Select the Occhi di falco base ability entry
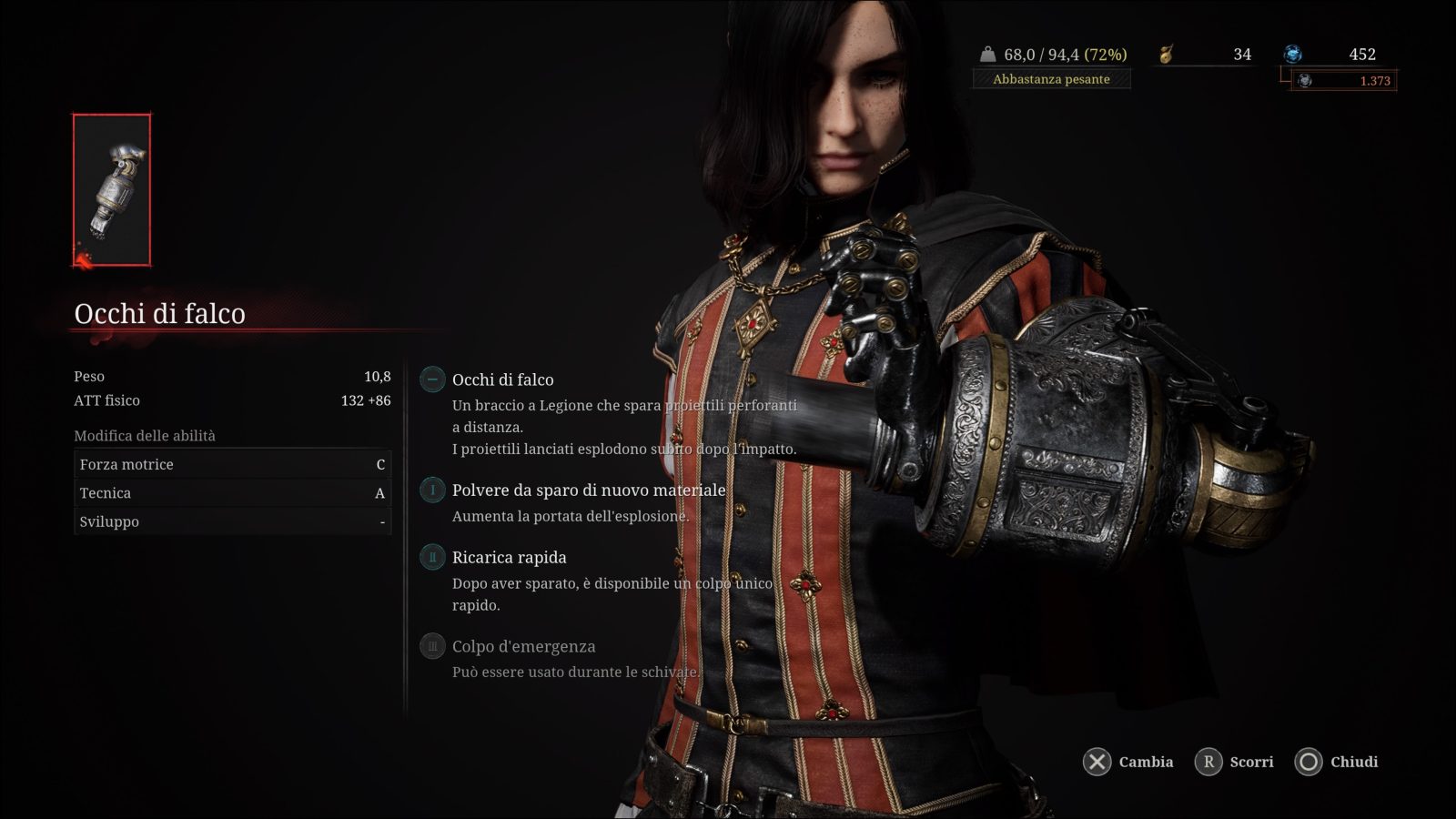This screenshot has height=819, width=1456. pyautogui.click(x=502, y=379)
